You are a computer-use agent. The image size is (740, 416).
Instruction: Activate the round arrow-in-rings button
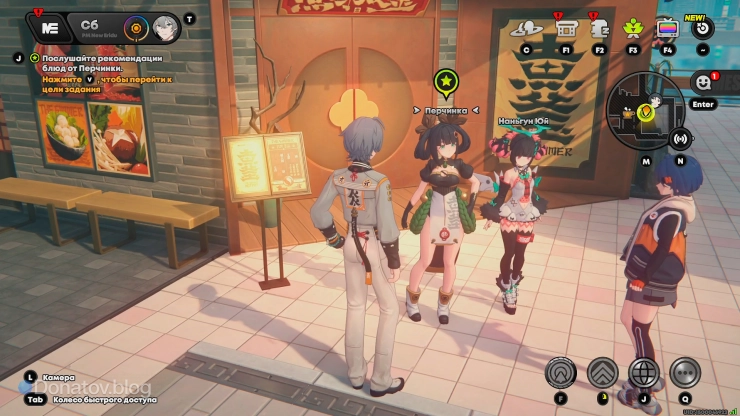click(561, 373)
